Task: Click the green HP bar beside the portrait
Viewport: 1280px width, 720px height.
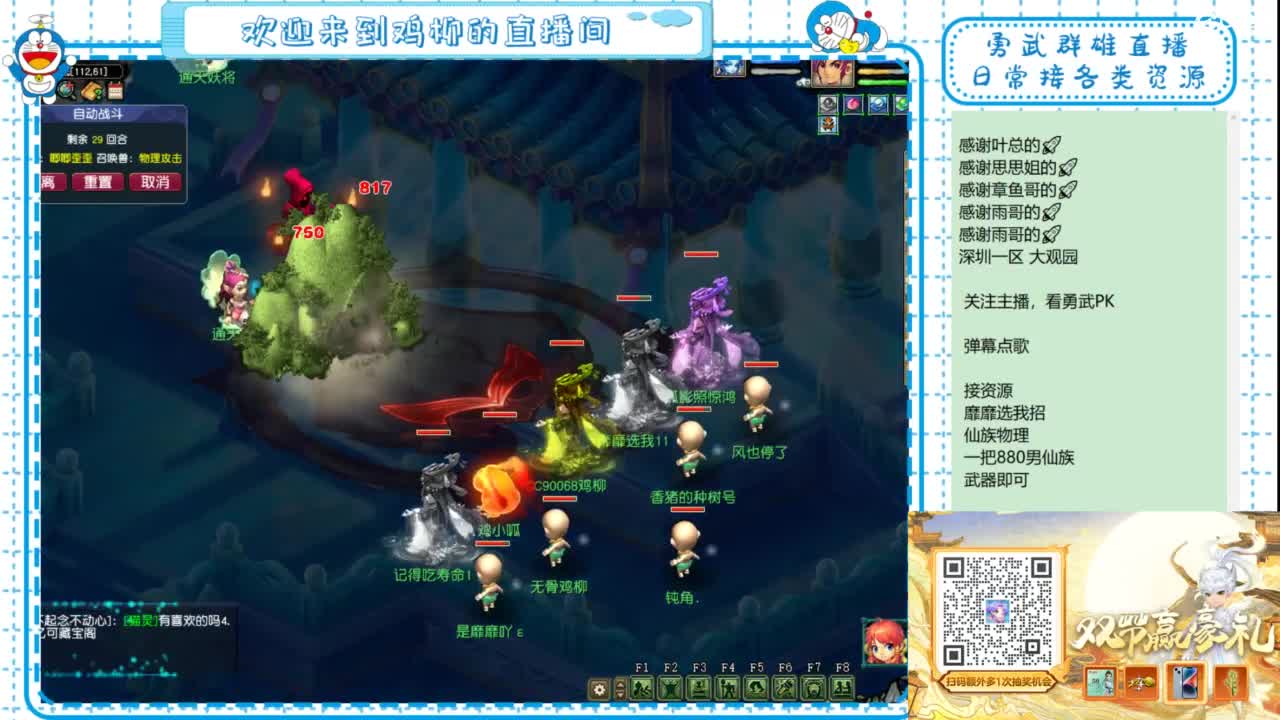Action: [x=882, y=81]
